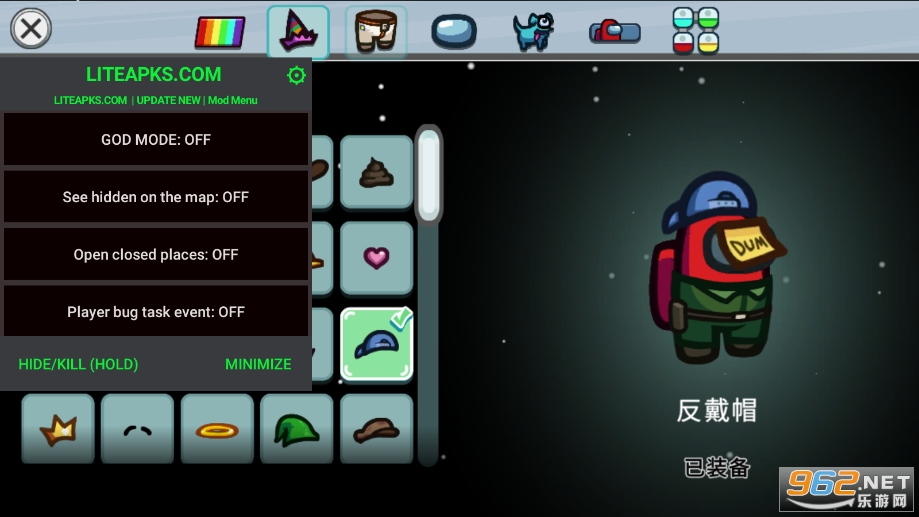
Task: Toggle GOD MODE in the mod menu
Action: coord(156,140)
